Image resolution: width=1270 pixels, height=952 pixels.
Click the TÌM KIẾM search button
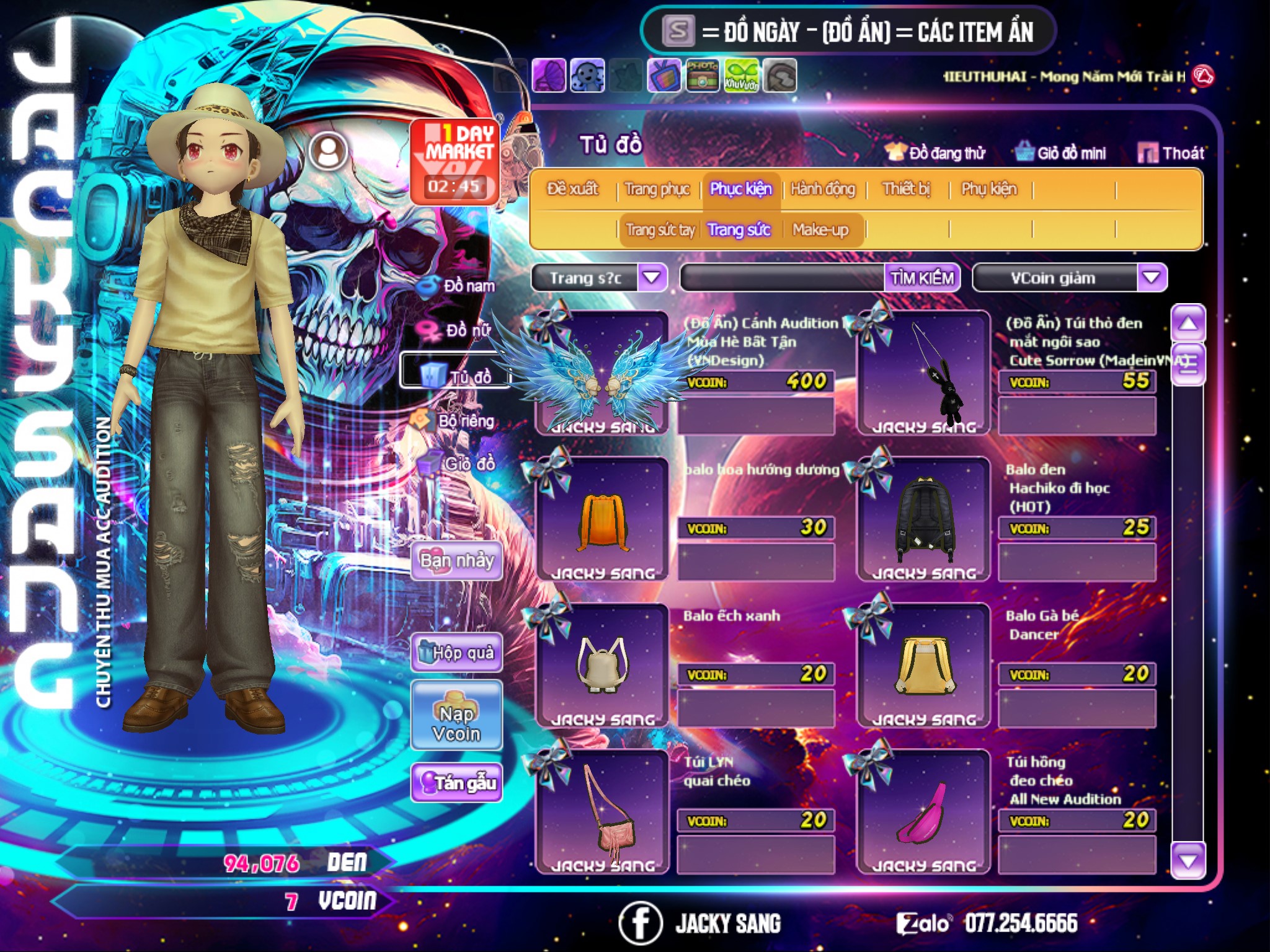[x=922, y=278]
